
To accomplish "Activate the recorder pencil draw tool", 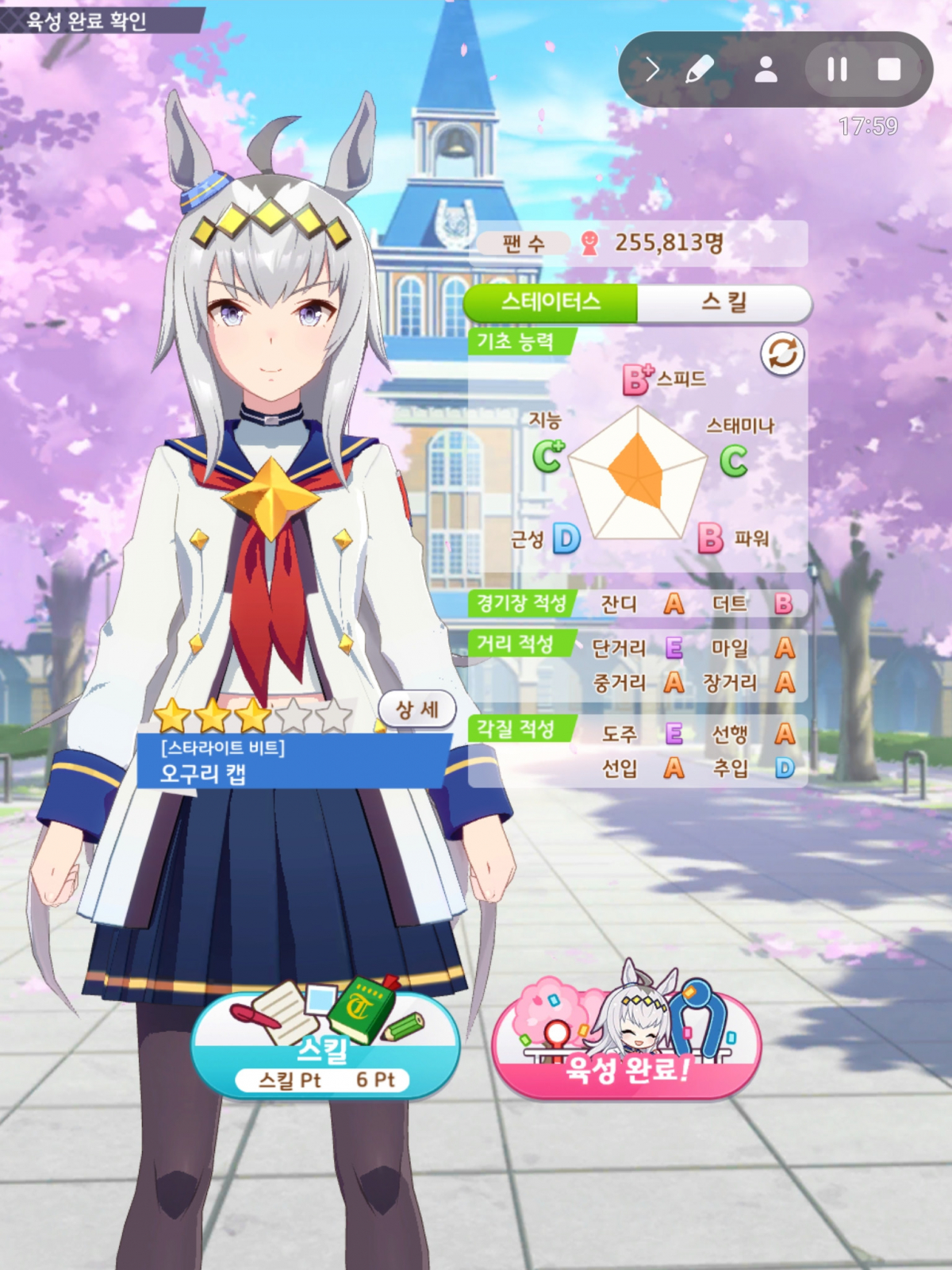I will pos(699,70).
